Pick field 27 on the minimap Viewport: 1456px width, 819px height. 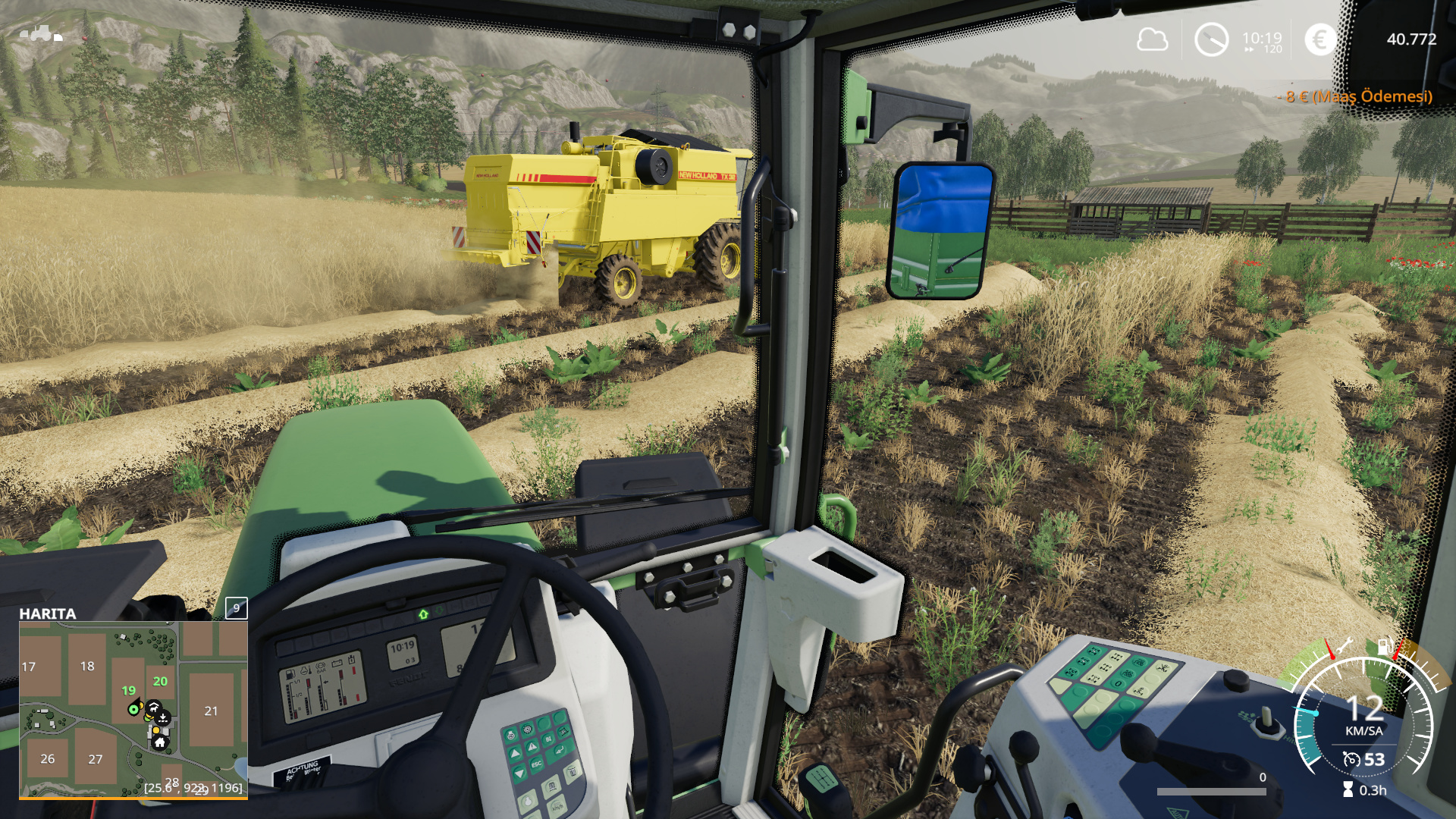coord(96,759)
